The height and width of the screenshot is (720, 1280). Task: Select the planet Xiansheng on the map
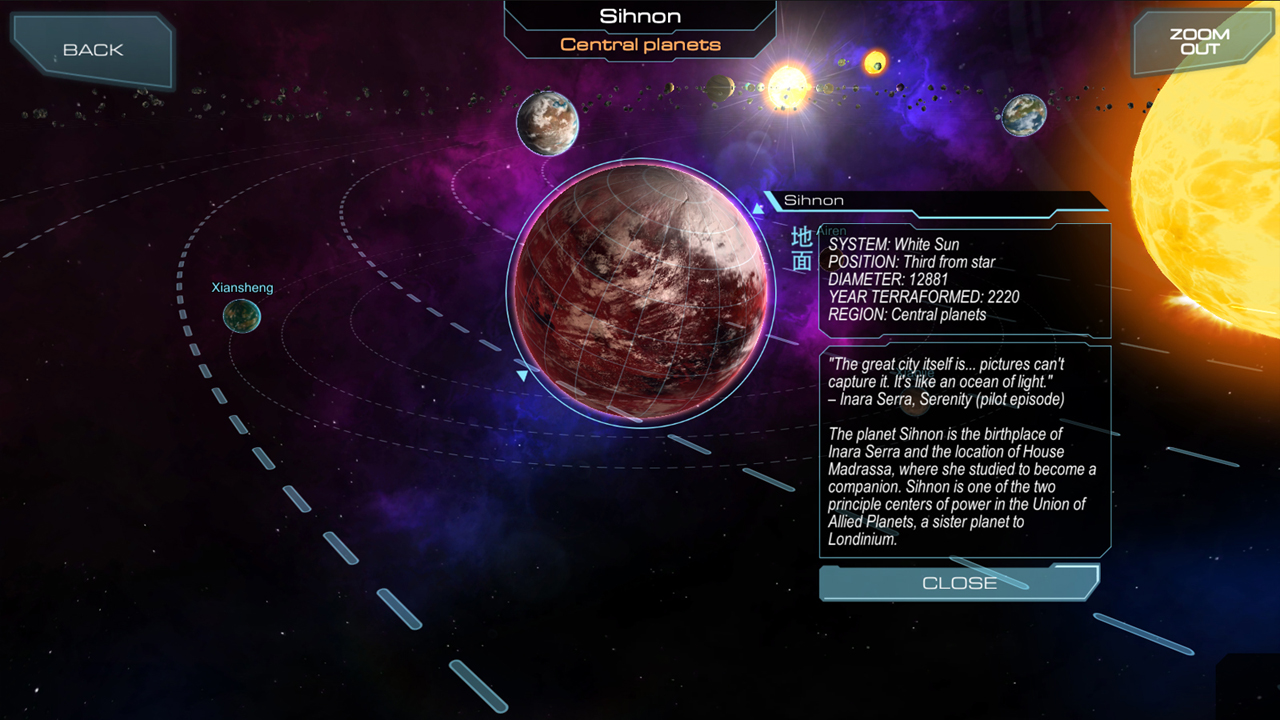(242, 316)
